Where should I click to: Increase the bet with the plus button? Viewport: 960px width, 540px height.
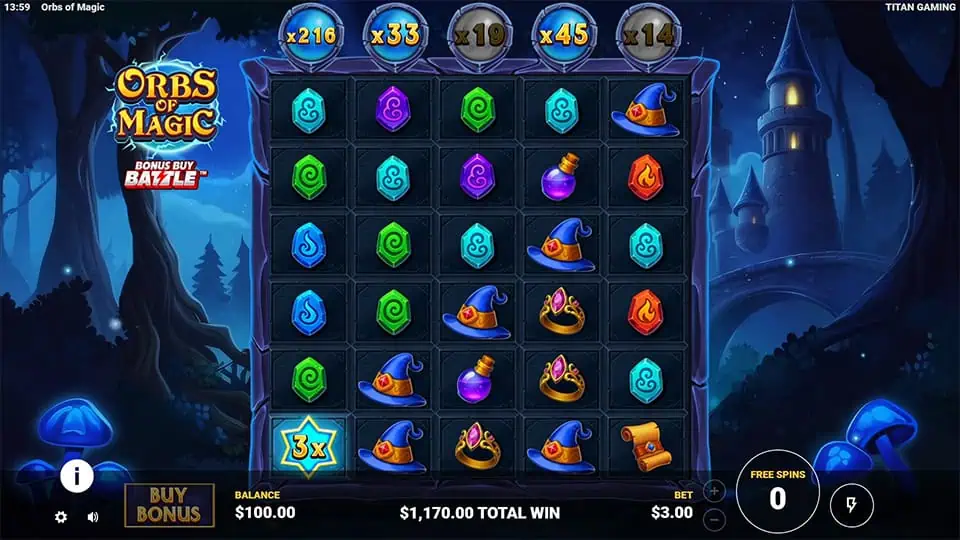tap(714, 491)
